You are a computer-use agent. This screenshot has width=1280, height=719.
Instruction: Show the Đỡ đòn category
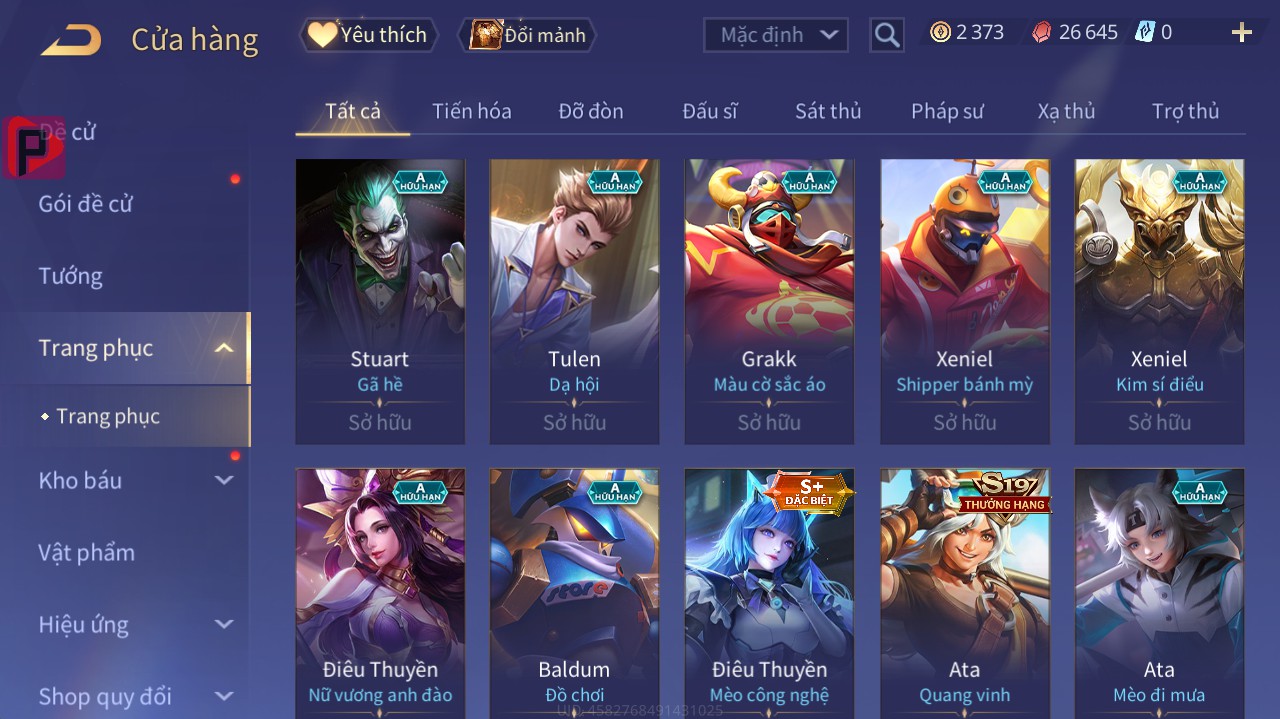point(590,111)
